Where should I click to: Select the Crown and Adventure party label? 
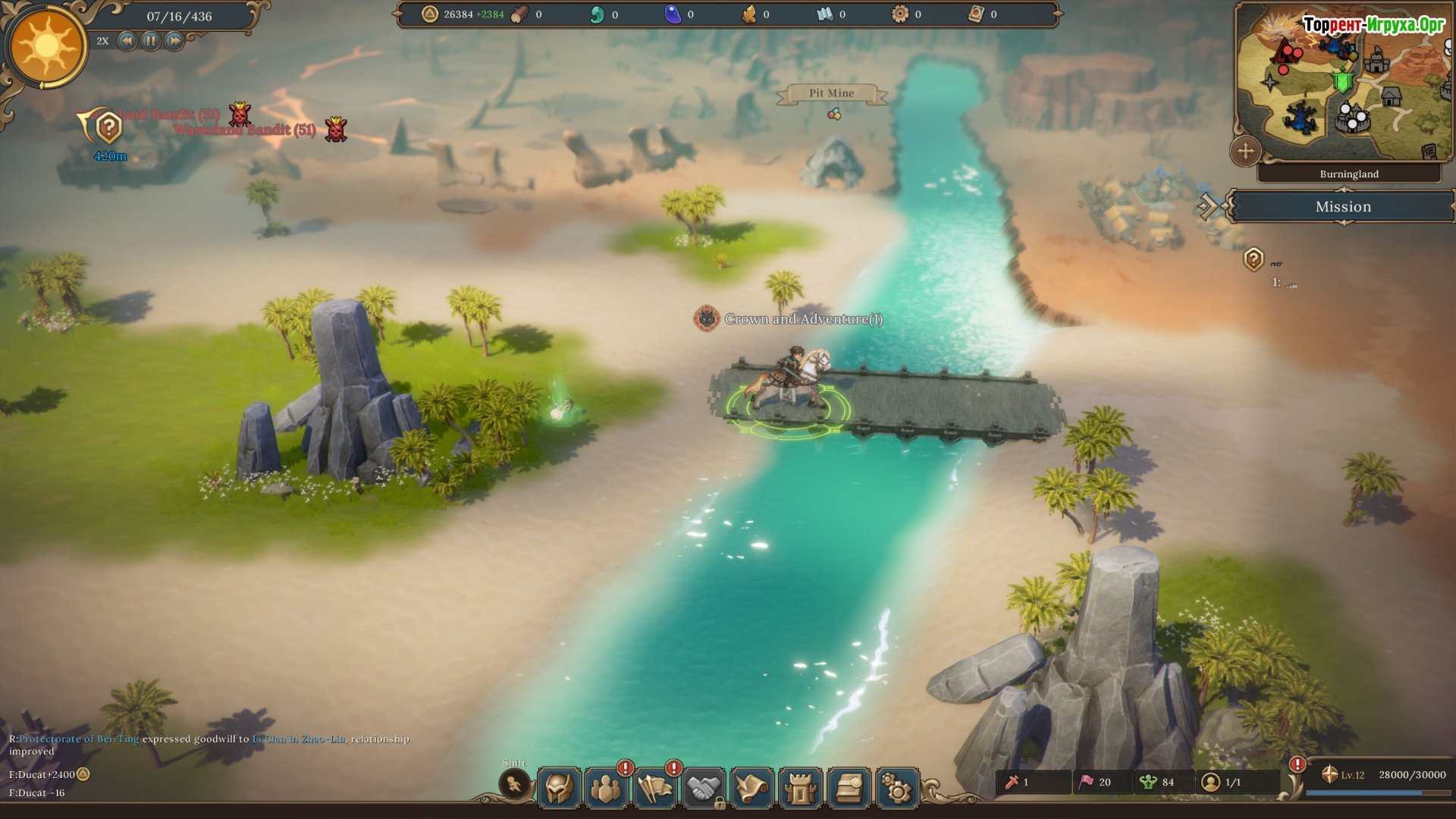point(802,319)
